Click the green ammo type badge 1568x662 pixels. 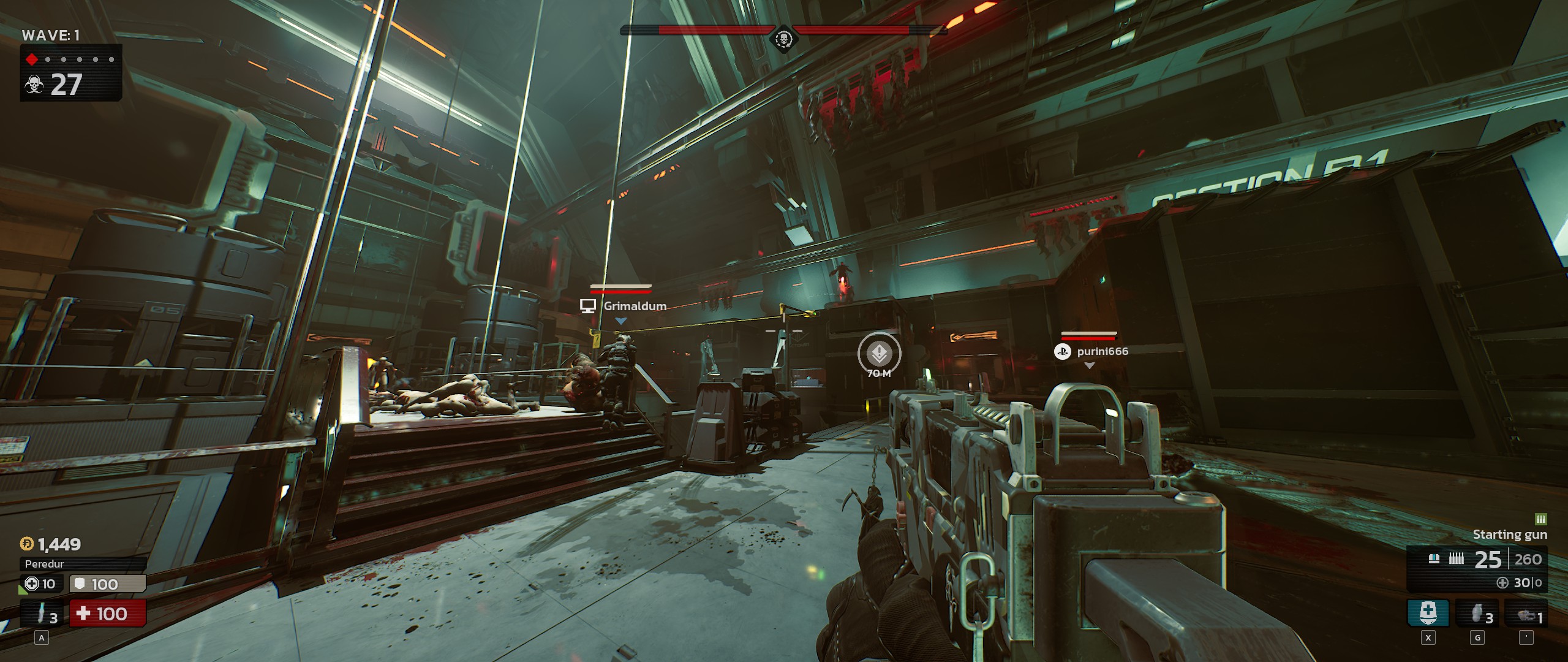(1541, 519)
